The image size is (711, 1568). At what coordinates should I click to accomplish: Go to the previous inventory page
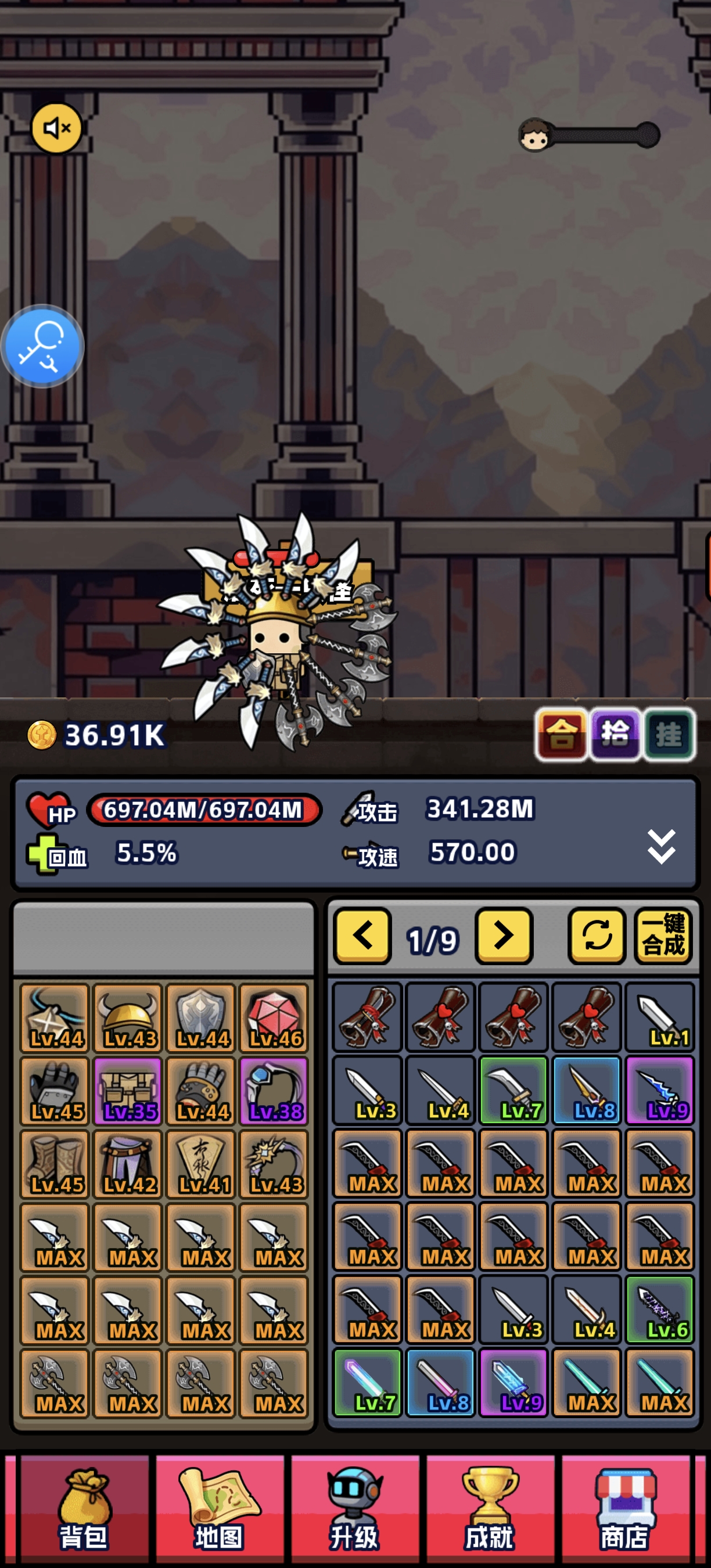362,936
